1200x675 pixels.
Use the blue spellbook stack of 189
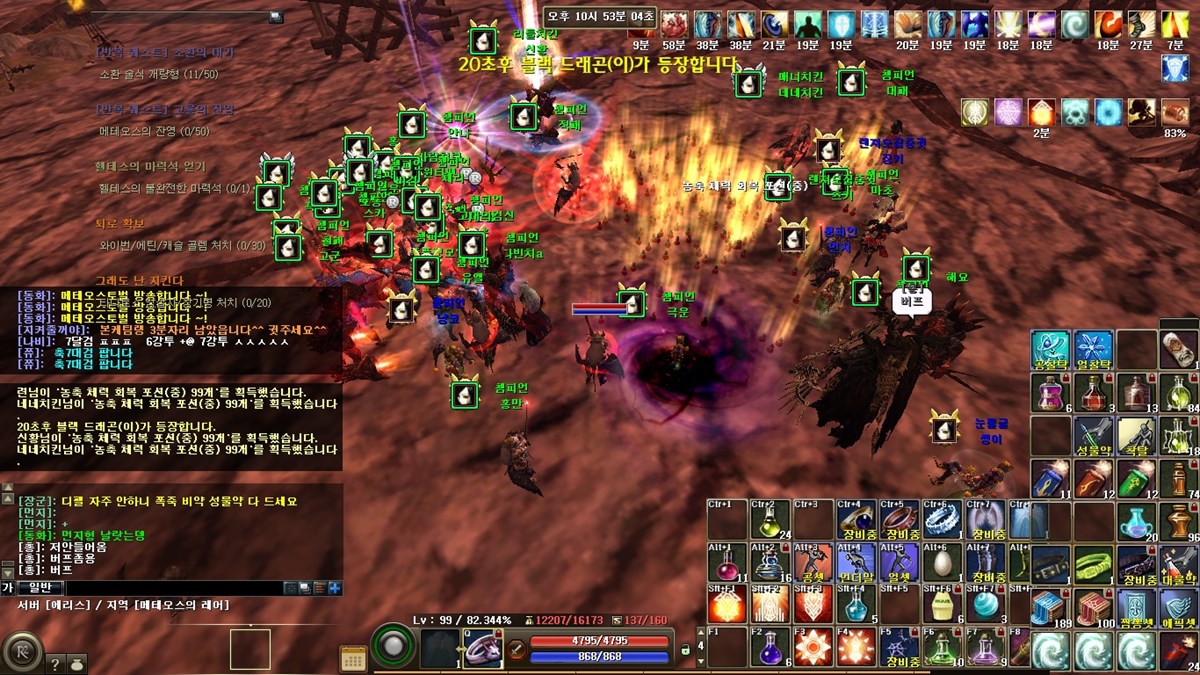click(x=1050, y=607)
